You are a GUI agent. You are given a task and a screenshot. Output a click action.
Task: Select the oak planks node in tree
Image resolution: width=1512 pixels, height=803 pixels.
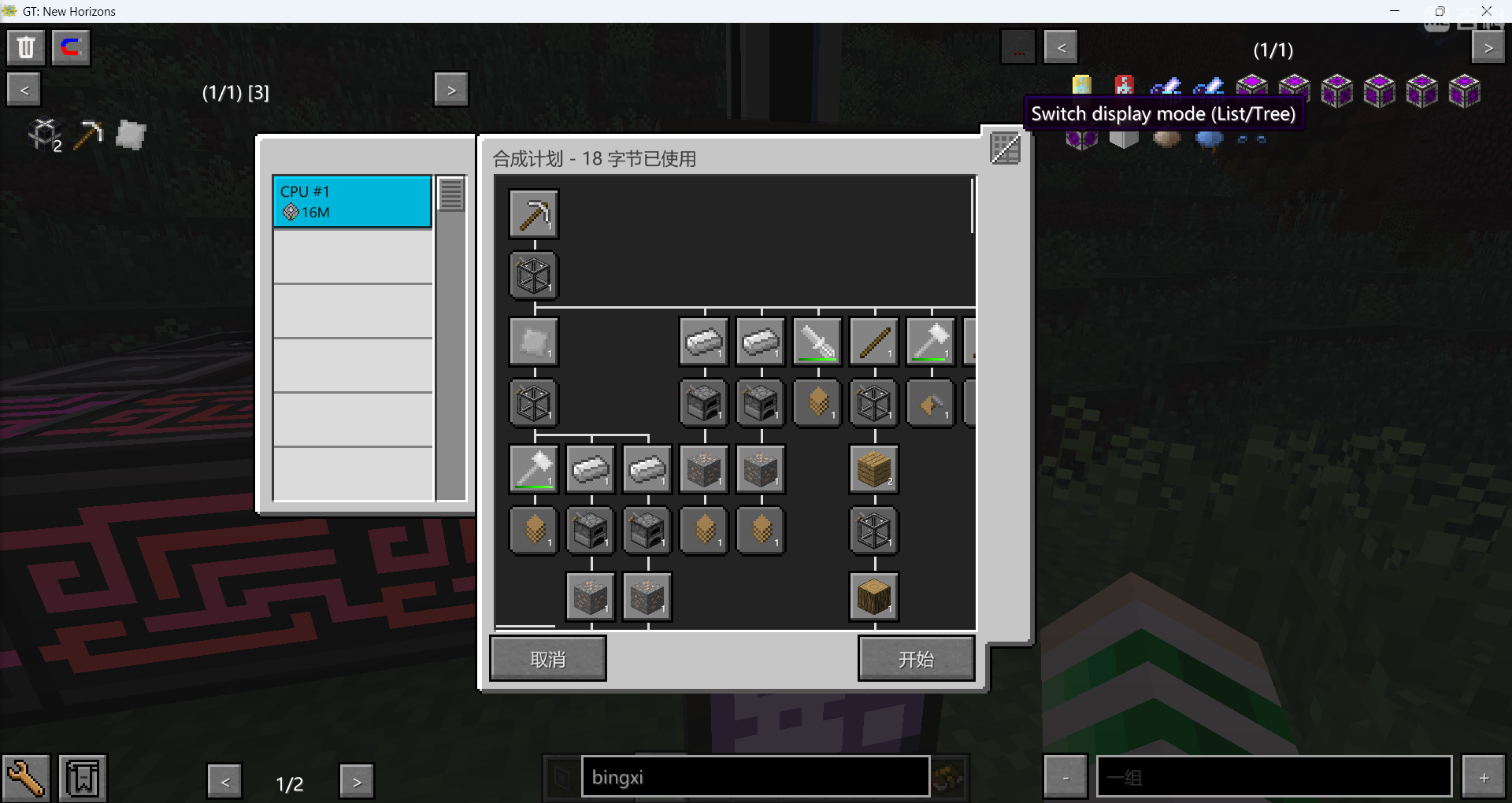pyautogui.click(x=874, y=469)
